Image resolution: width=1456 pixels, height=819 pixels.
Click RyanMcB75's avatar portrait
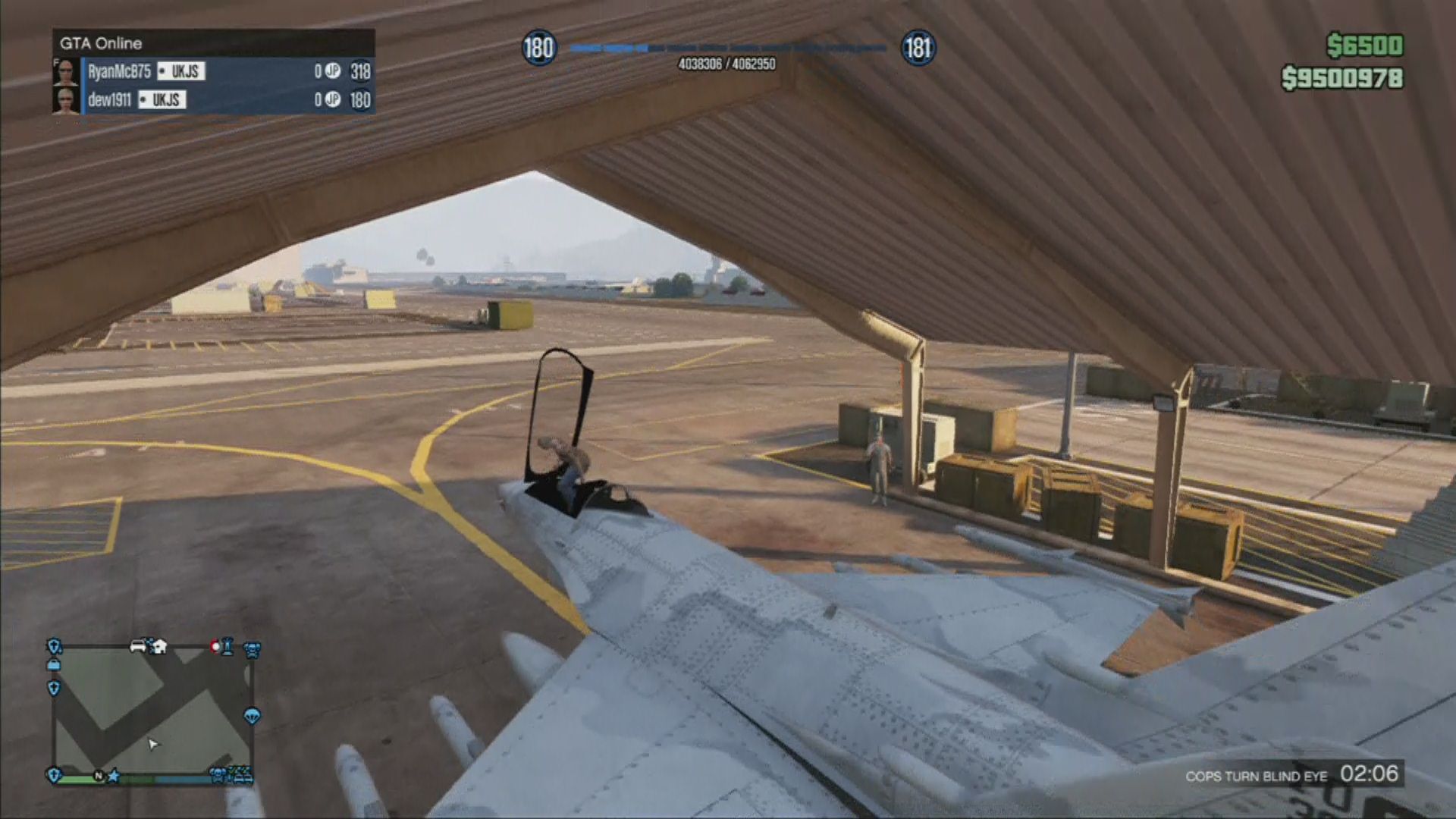coord(66,71)
